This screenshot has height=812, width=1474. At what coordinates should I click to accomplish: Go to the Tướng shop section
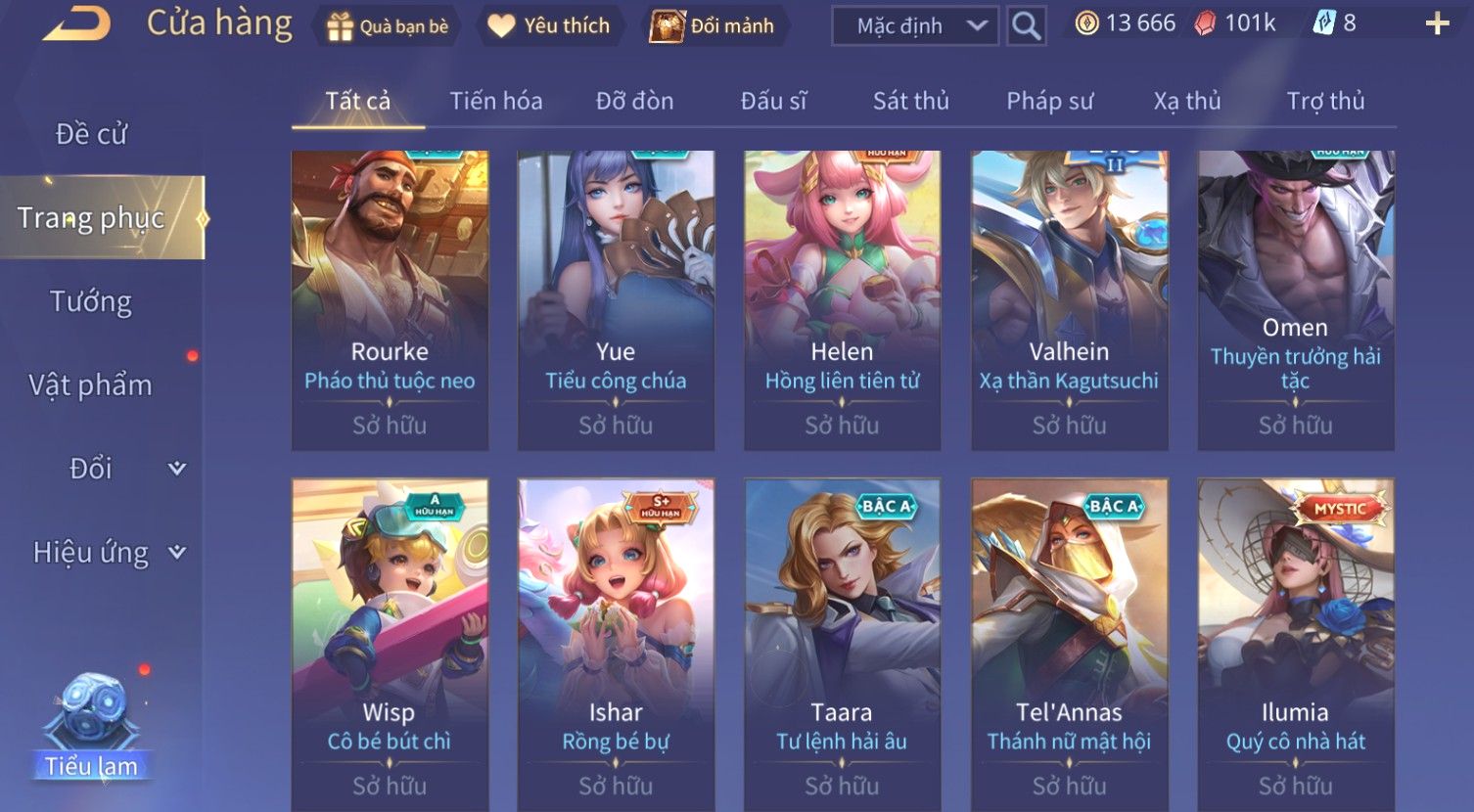[x=91, y=301]
